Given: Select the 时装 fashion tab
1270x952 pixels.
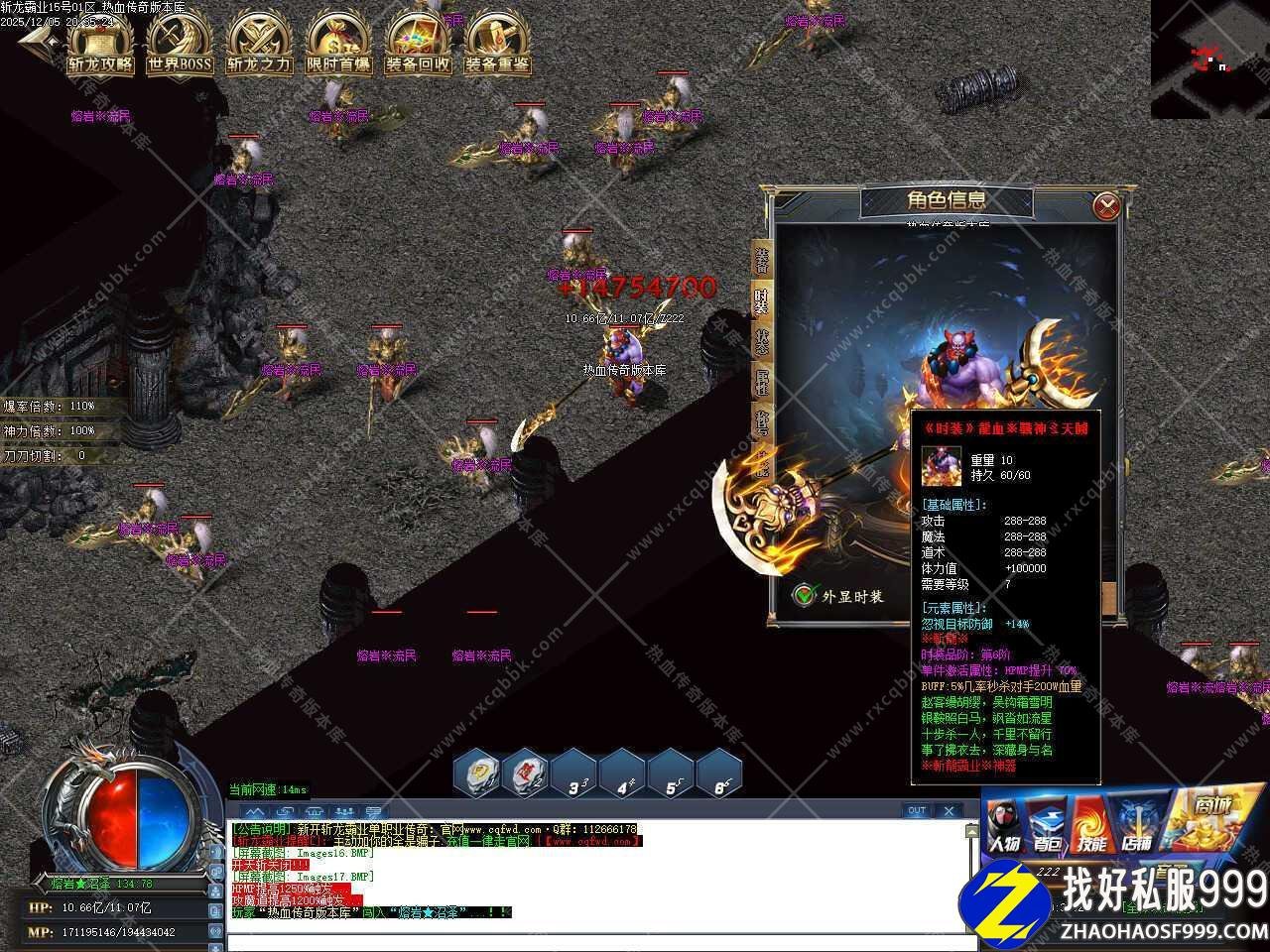Looking at the screenshot, I should pos(762,301).
